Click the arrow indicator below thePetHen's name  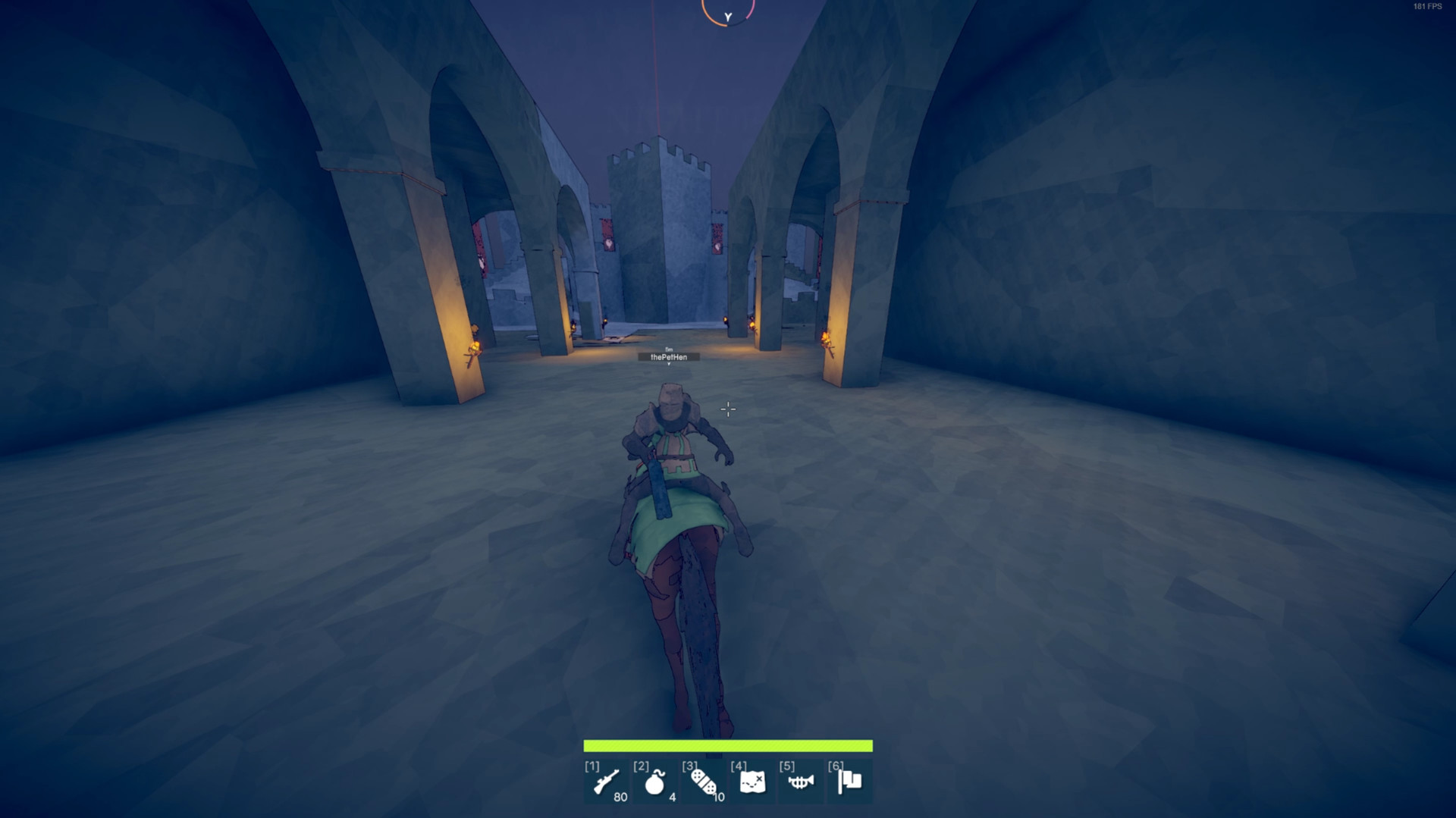point(669,363)
